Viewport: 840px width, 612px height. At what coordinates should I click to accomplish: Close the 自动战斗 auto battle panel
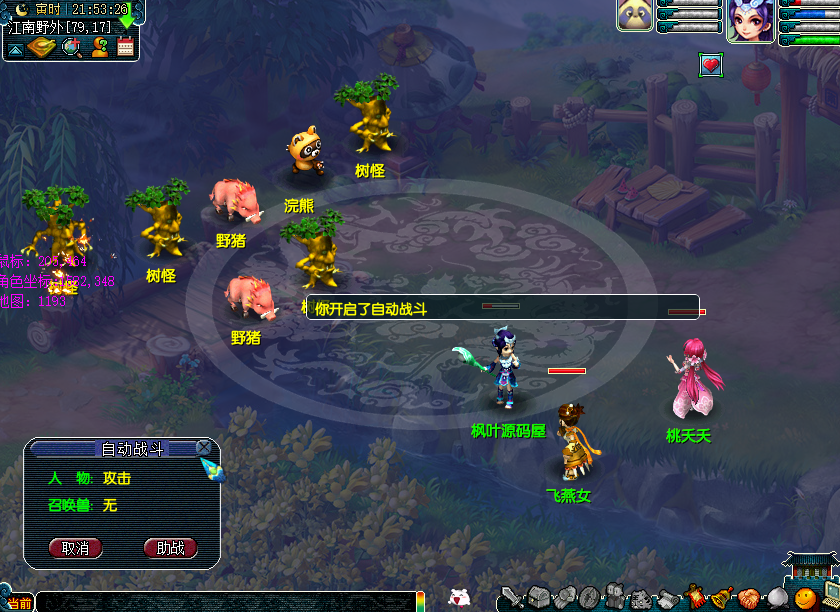click(204, 448)
